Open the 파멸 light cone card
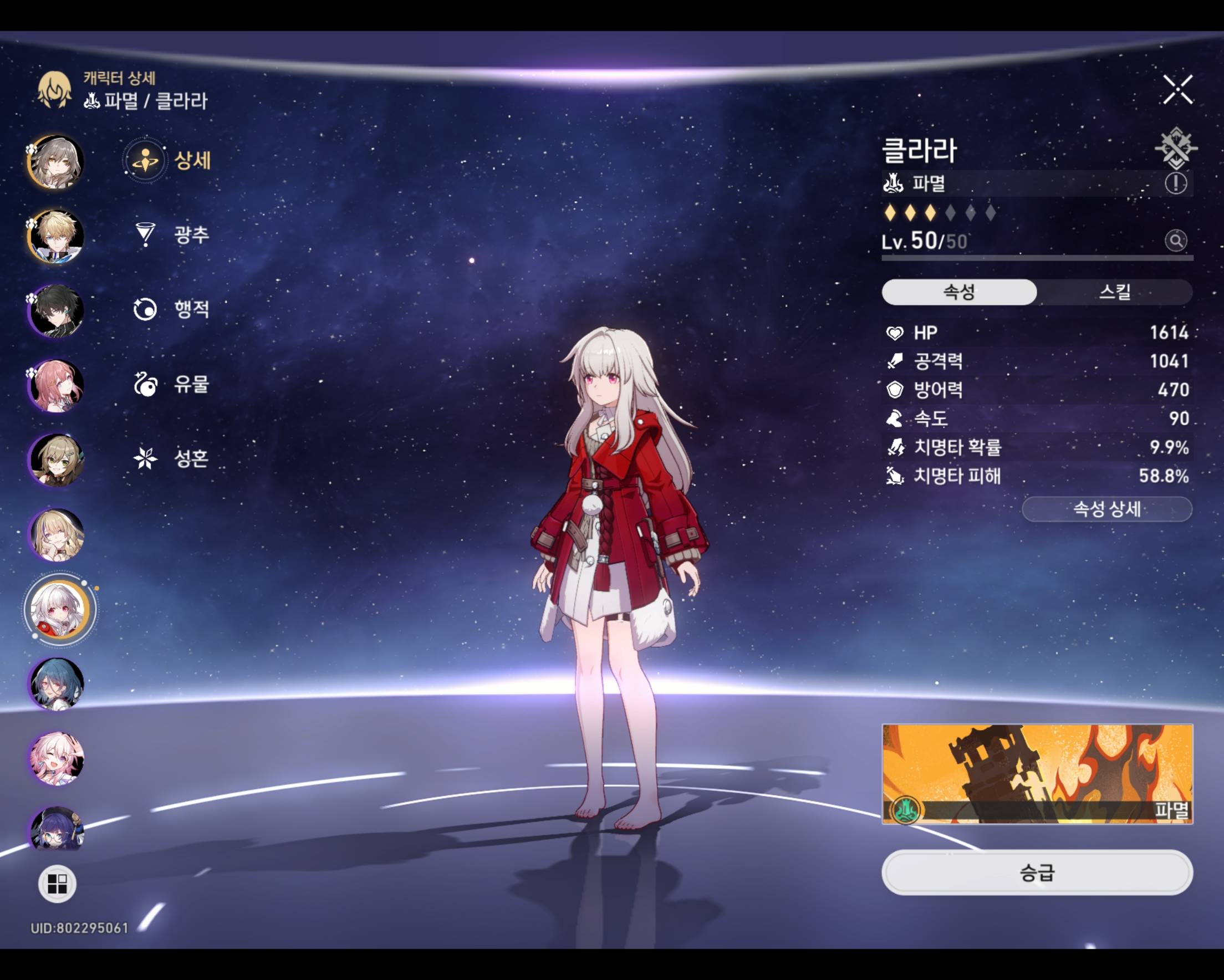This screenshot has width=1224, height=980. (1037, 774)
